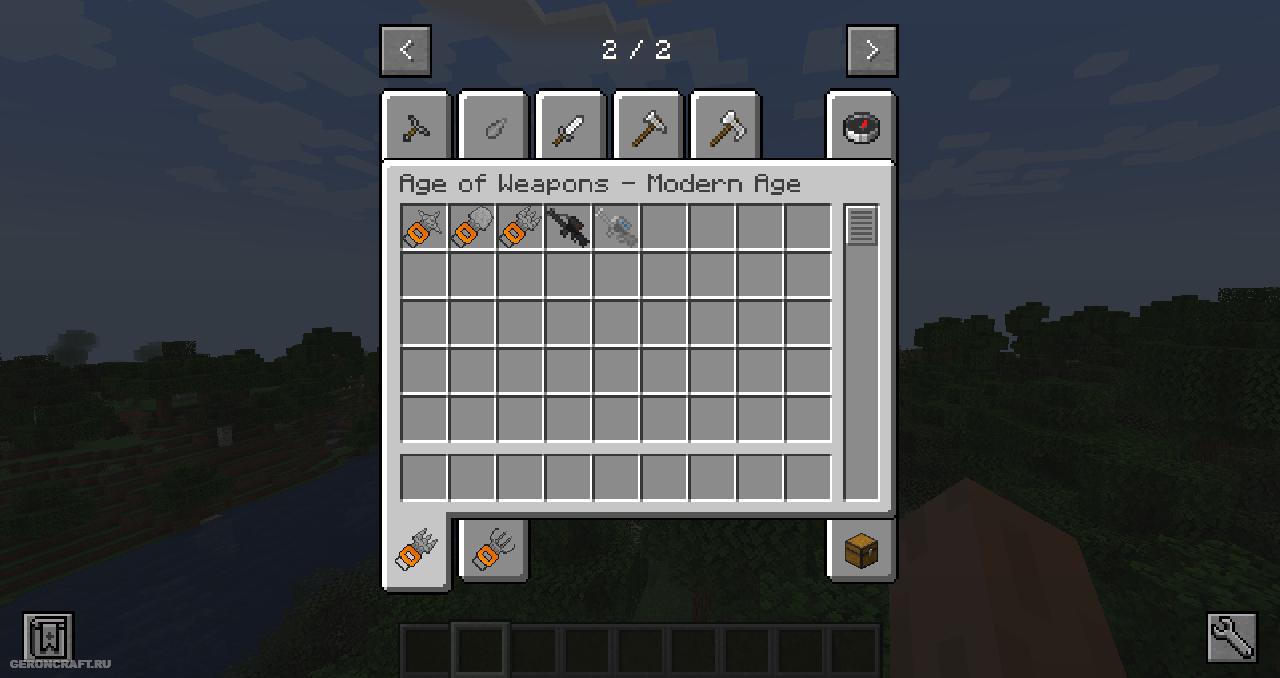Open the book icon button

point(48,636)
